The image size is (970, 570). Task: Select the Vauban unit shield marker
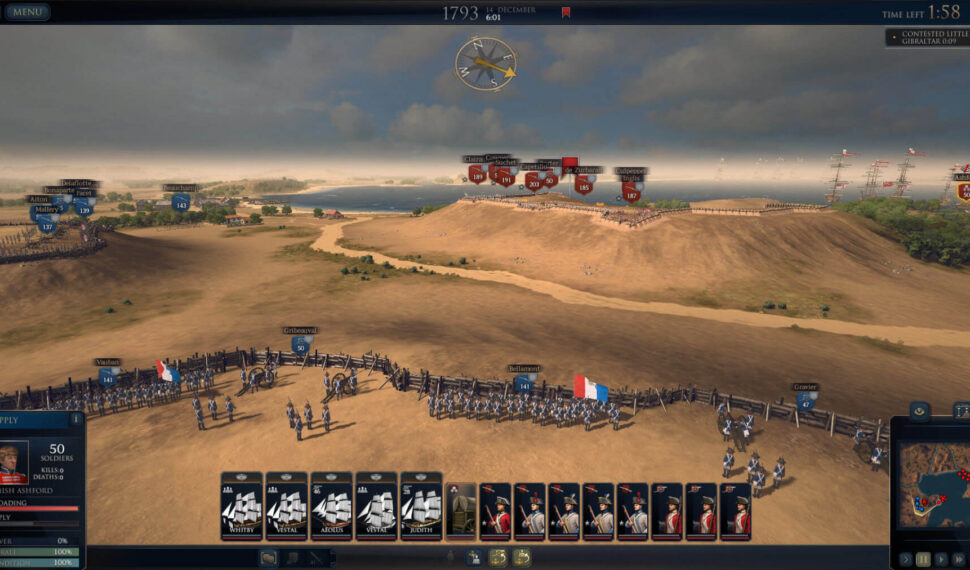(107, 377)
